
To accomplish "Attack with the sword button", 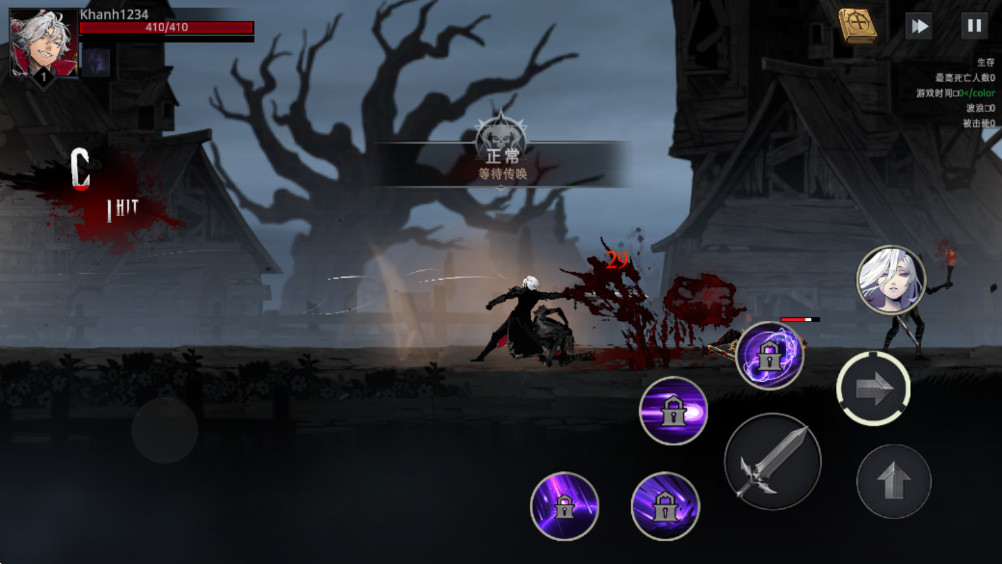I will click(772, 461).
